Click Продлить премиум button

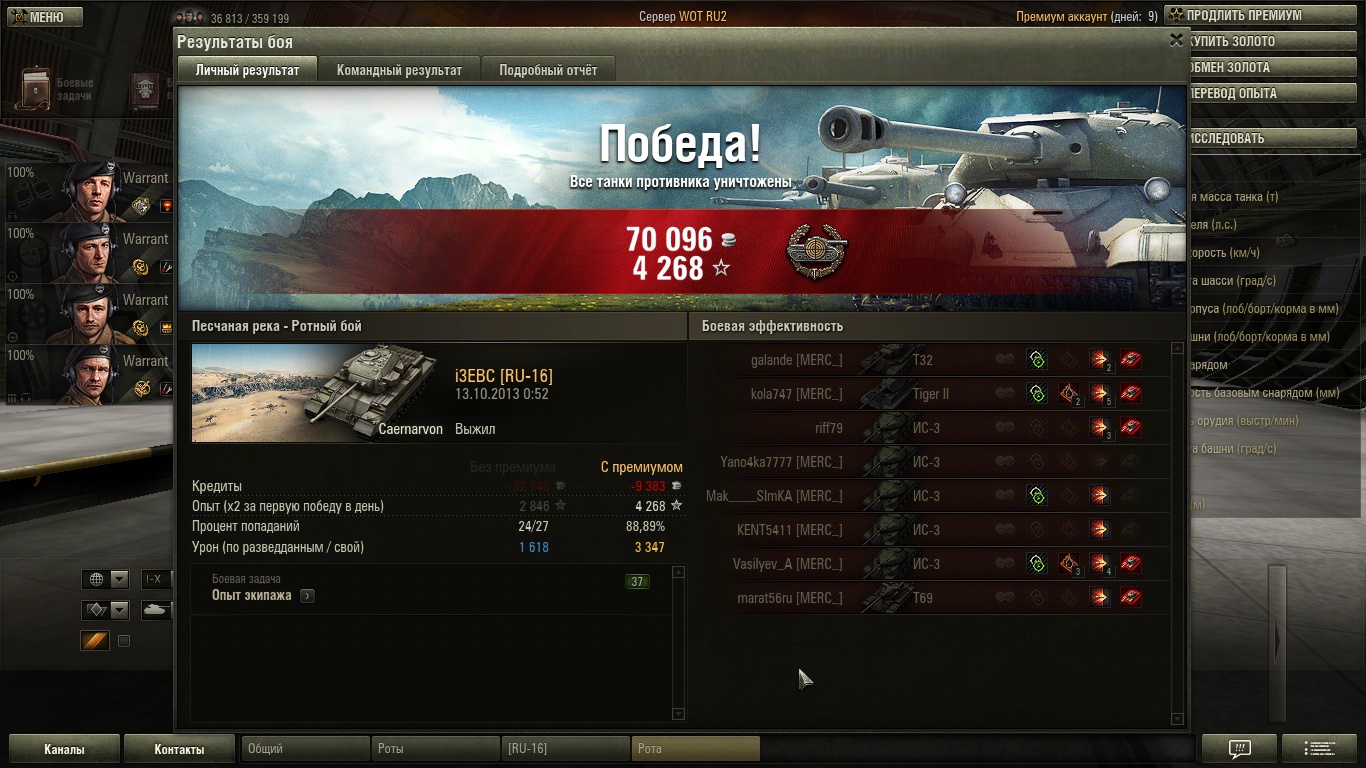(x=1244, y=16)
